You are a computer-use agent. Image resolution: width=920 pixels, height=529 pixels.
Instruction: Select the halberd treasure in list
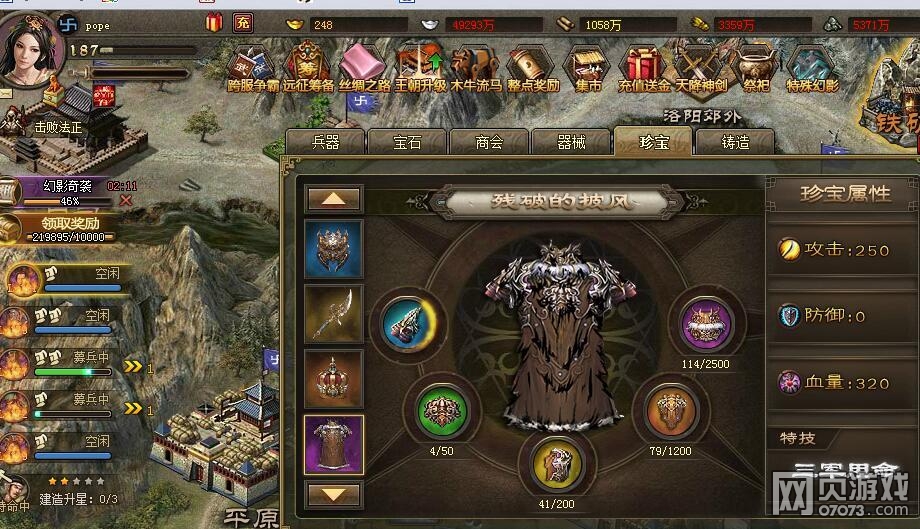point(333,314)
